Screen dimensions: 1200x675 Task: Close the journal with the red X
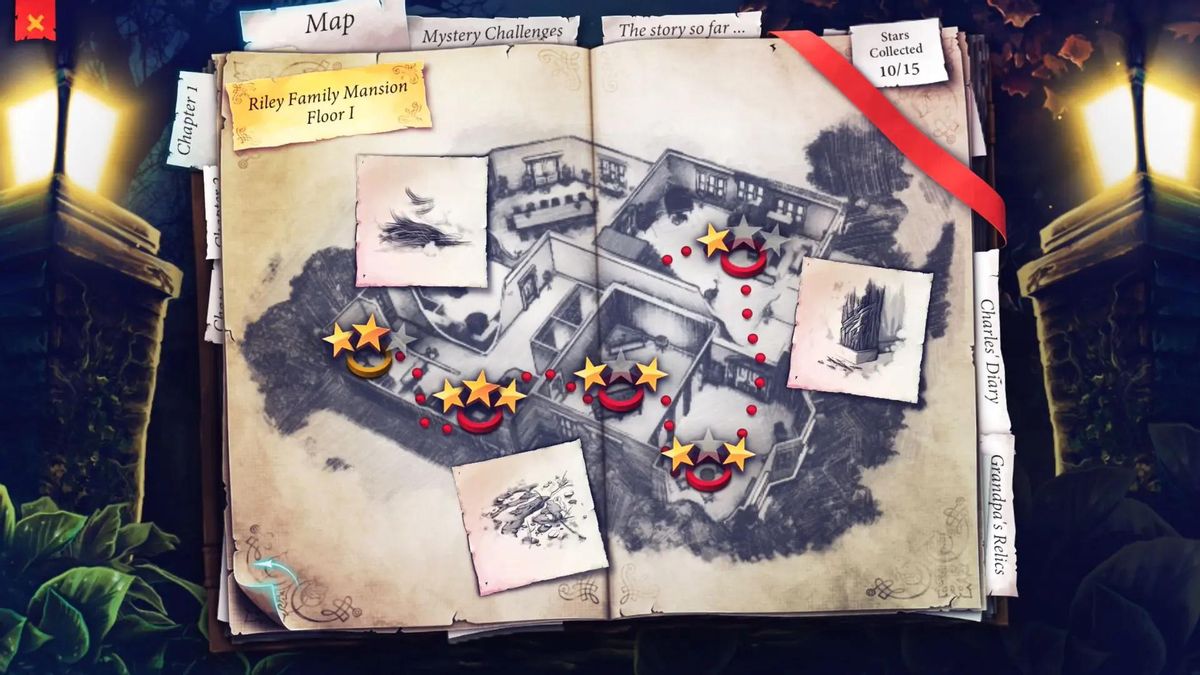click(x=35, y=21)
